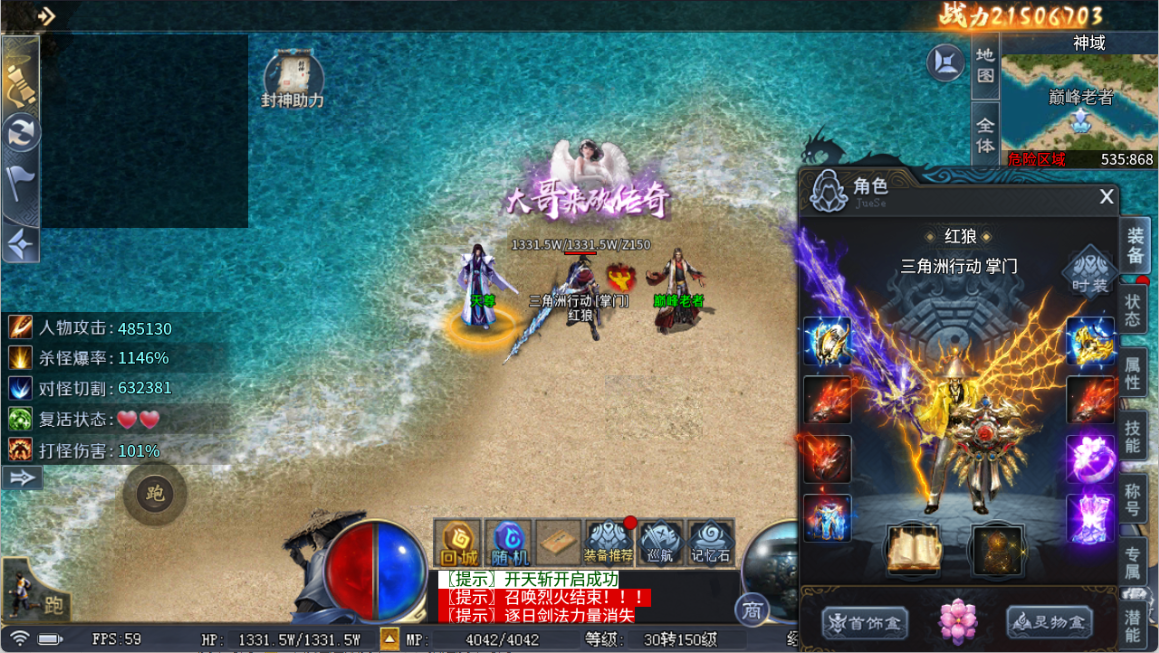
Task: Start 巡航 auto-cruise
Action: point(661,543)
